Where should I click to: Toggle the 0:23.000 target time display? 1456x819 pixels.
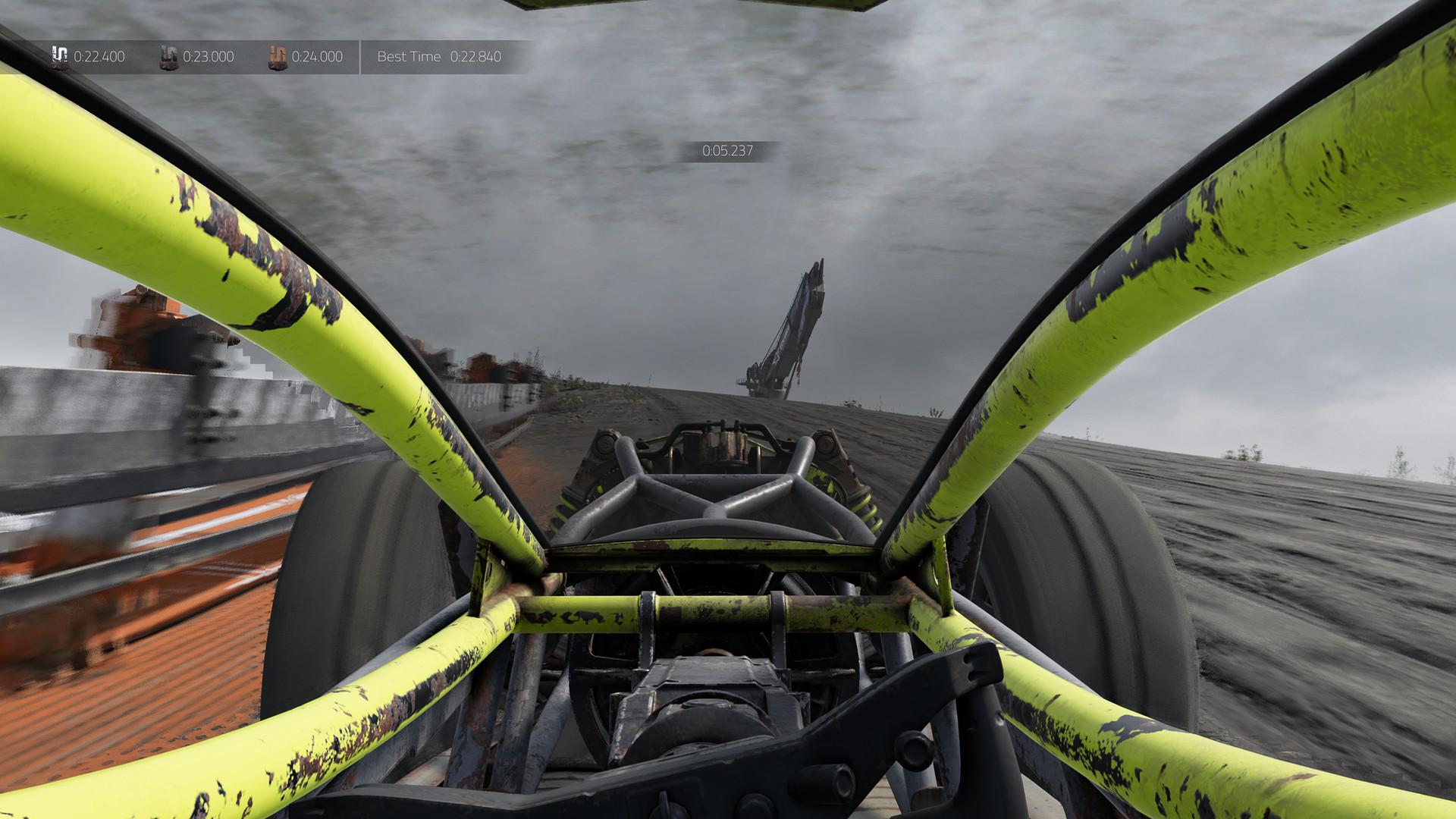coord(208,56)
